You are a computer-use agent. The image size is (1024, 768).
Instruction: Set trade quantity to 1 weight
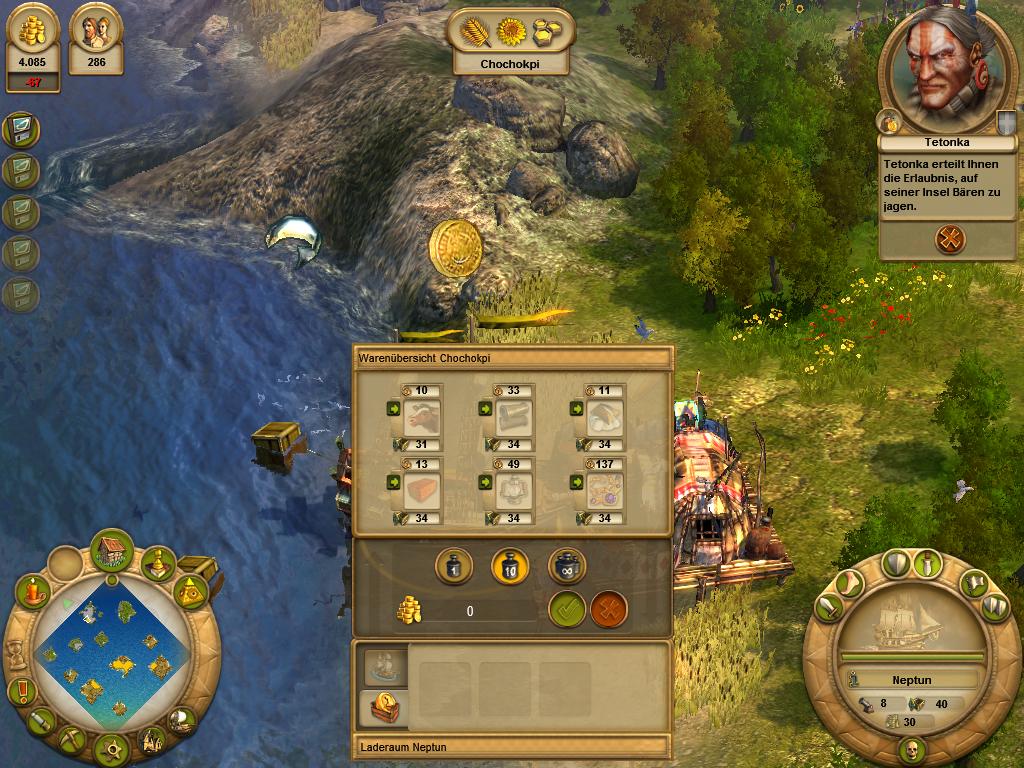point(453,567)
